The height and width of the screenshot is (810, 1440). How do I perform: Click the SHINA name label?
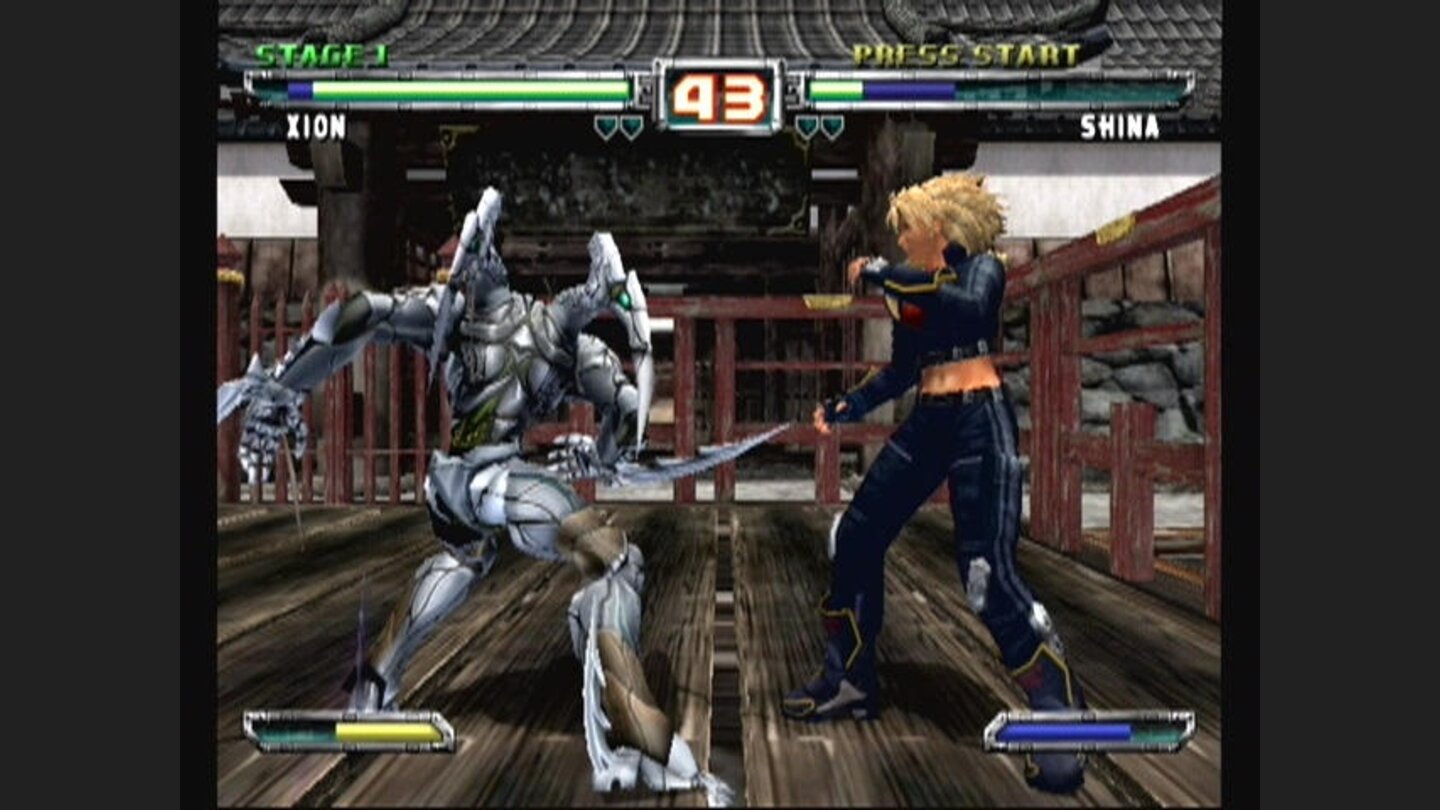coord(1118,129)
